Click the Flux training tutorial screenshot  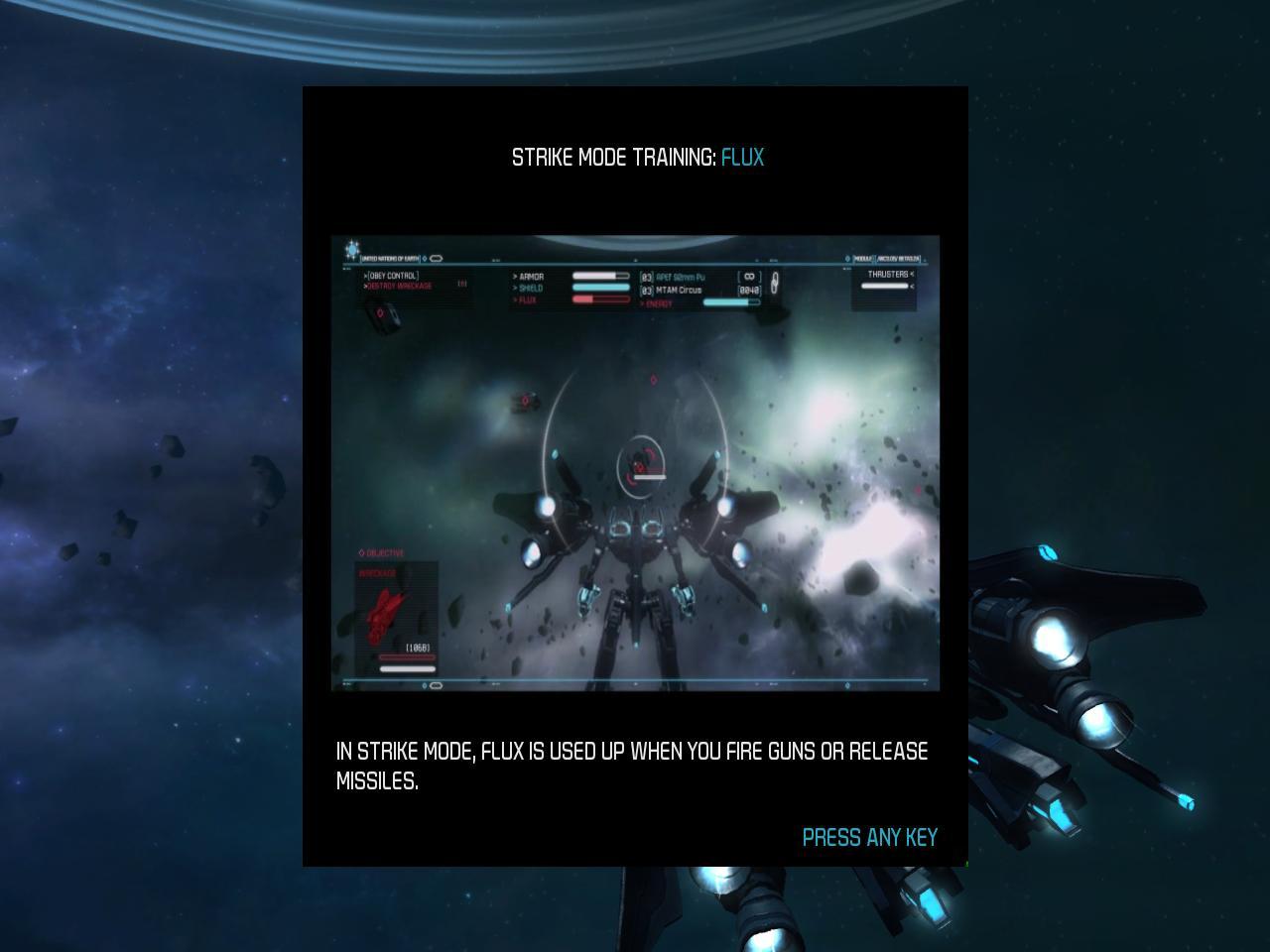pyautogui.click(x=635, y=463)
